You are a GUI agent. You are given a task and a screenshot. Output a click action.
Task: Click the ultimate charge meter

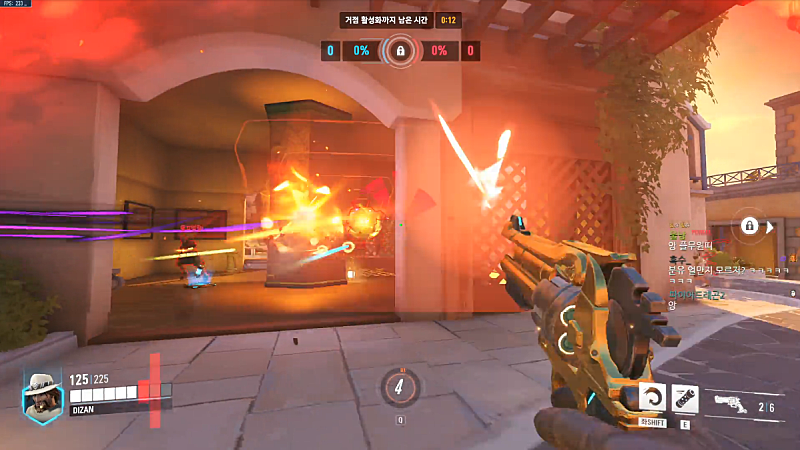(400, 386)
